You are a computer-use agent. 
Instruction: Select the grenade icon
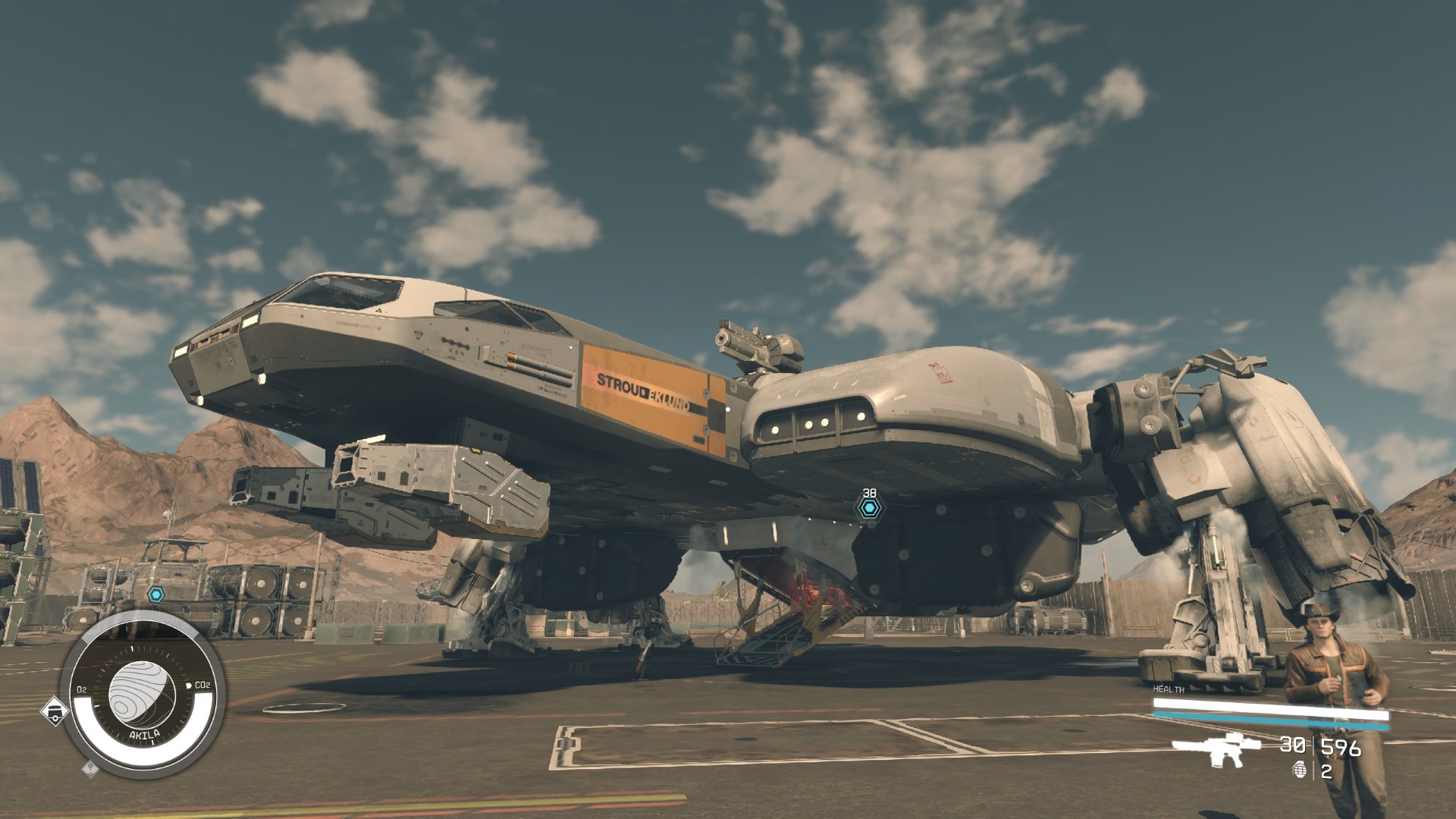click(x=1299, y=772)
